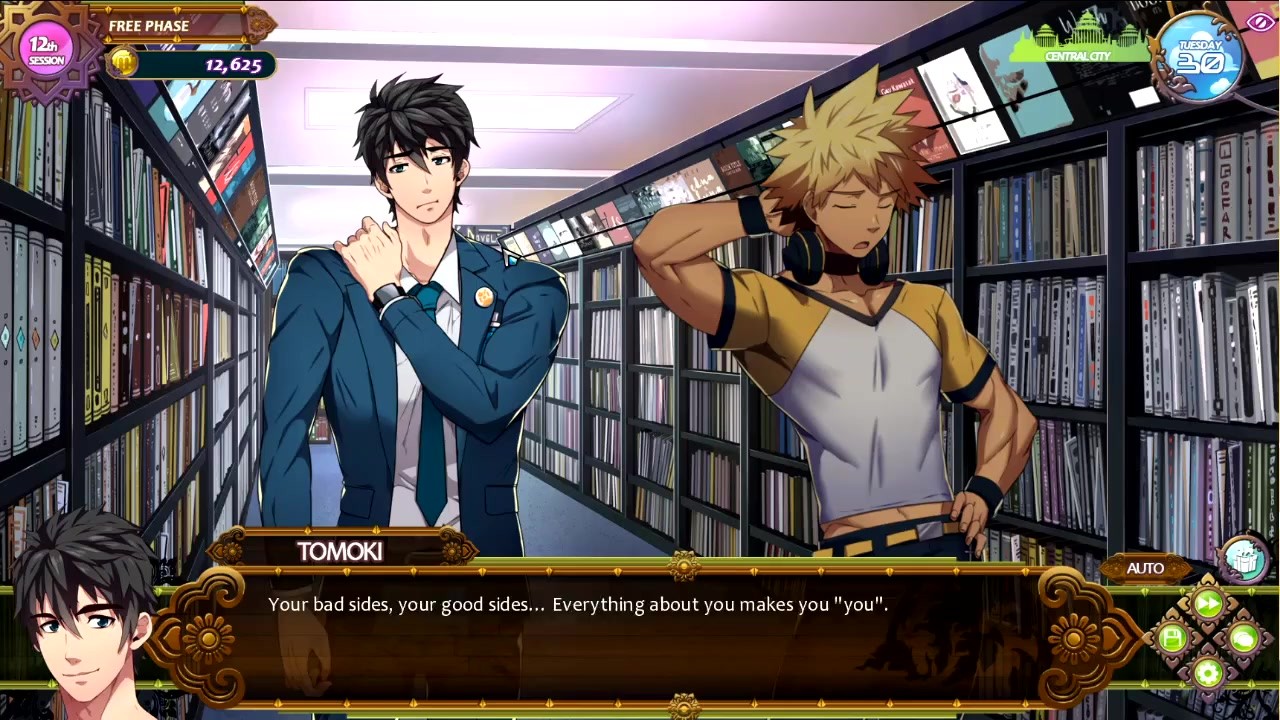Image resolution: width=1280 pixels, height=720 pixels.
Task: Select the Central City location banner
Action: coord(1078,46)
